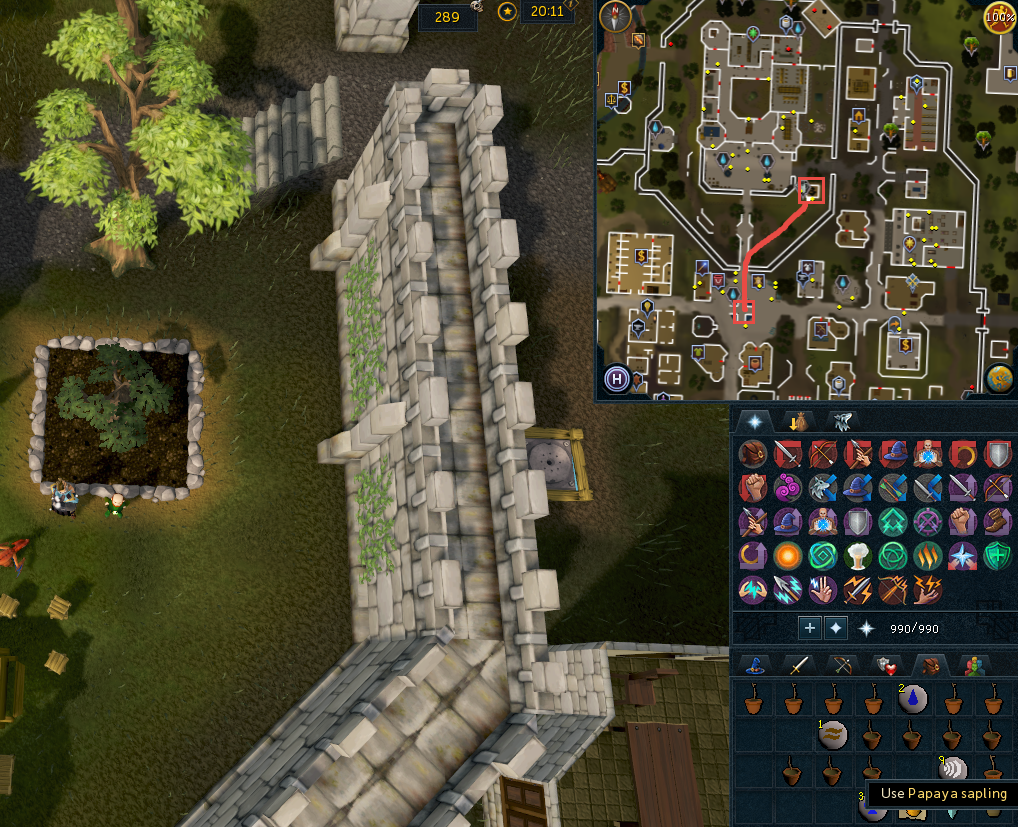Screen dimensions: 1018x827
Task: Select the green shield with cross spell
Action: click(998, 555)
